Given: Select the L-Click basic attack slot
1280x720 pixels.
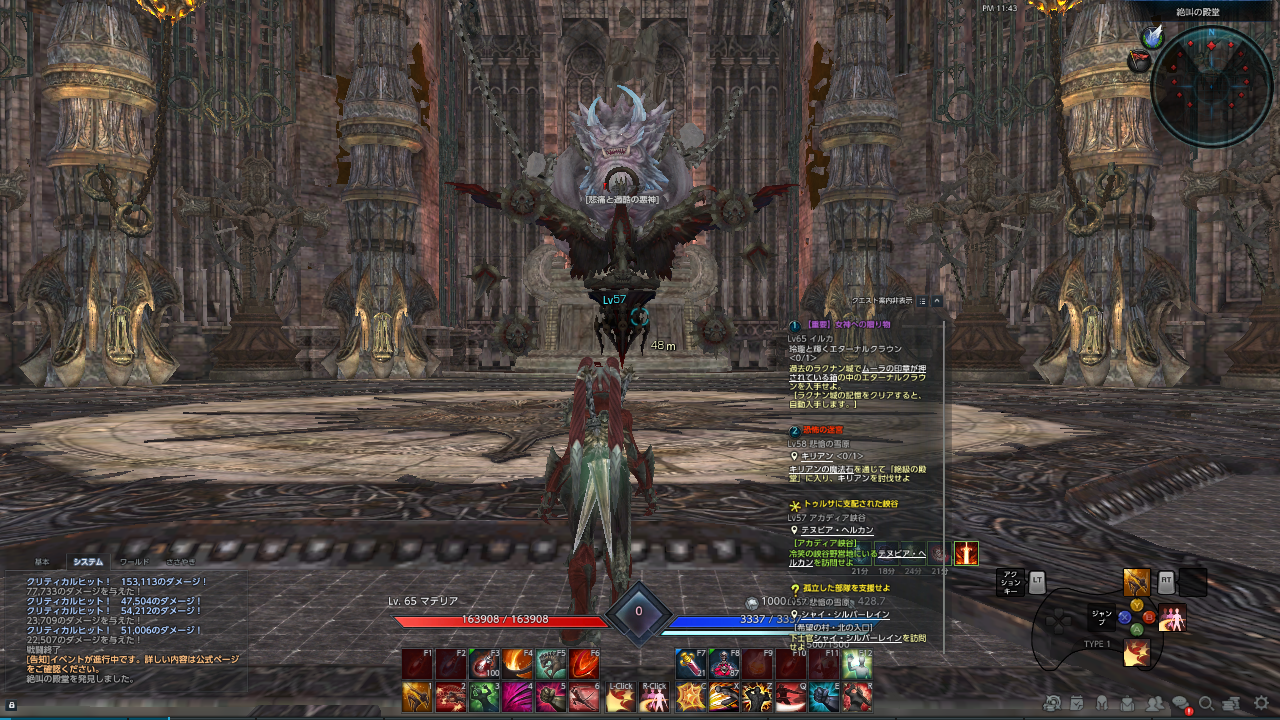Looking at the screenshot, I should (620, 697).
